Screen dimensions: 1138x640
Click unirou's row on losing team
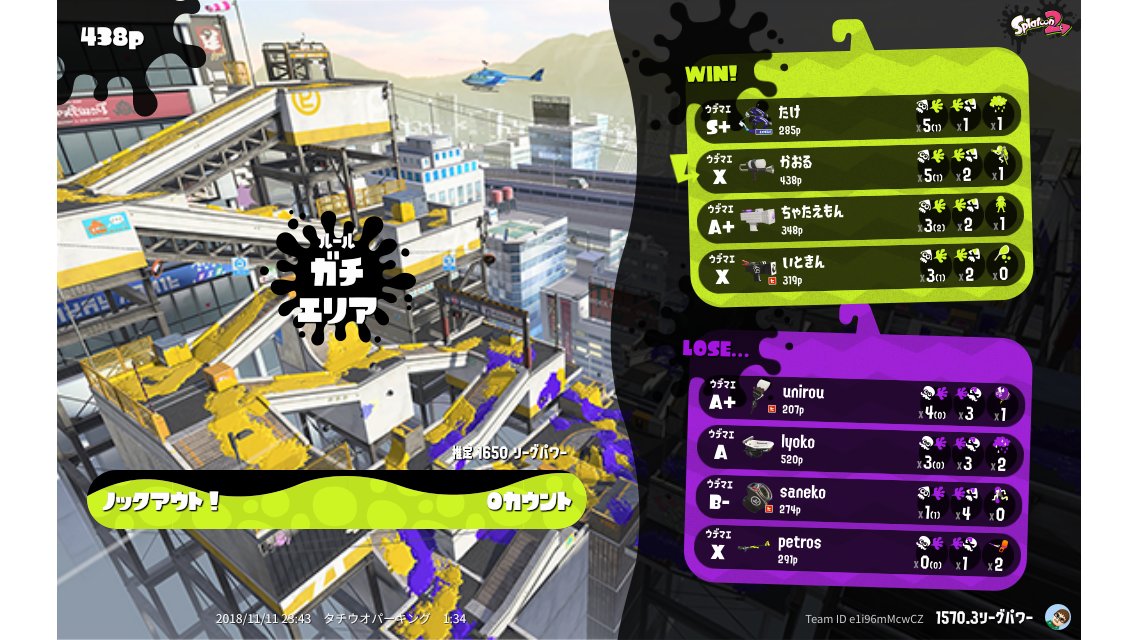858,400
